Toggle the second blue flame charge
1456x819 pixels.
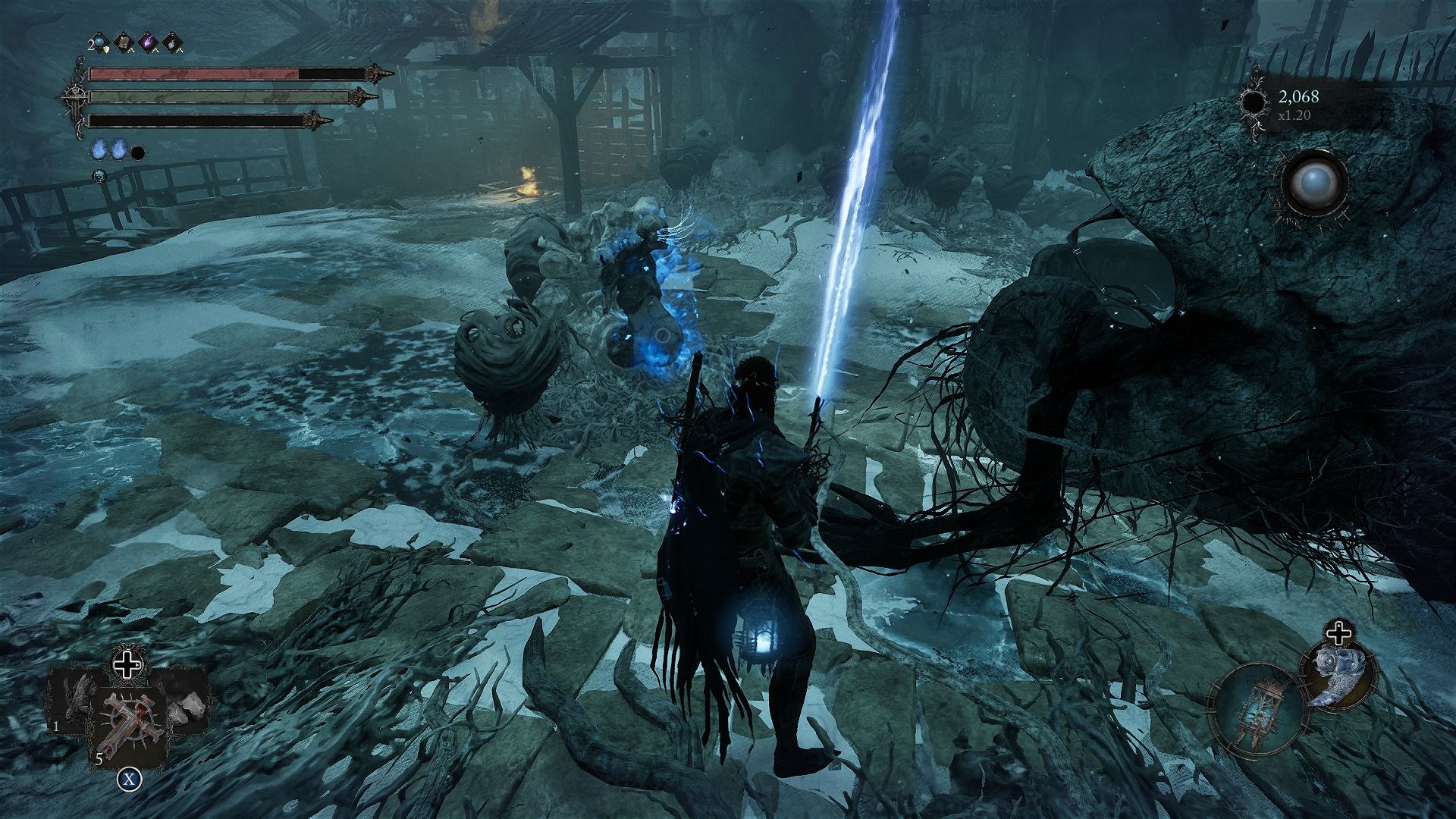[118, 149]
